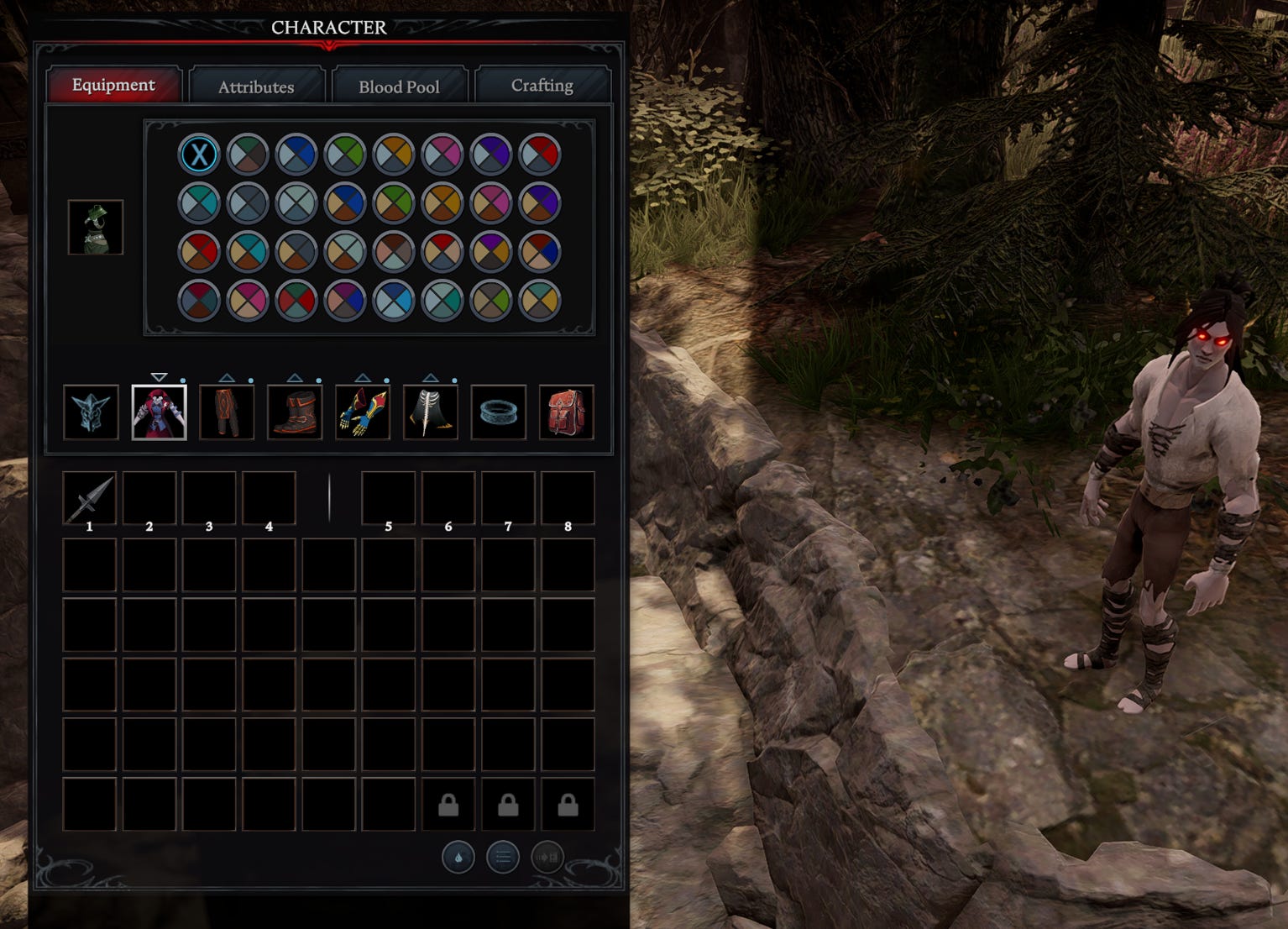This screenshot has width=1288, height=929.
Task: Choose the trousers leg armor slot
Action: 227,412
